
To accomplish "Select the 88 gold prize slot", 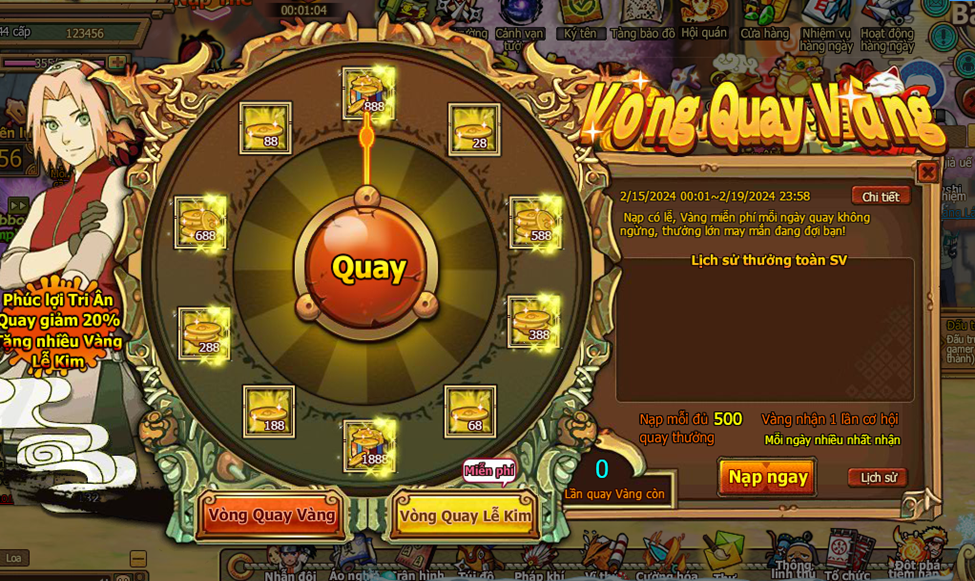I will coord(266,128).
